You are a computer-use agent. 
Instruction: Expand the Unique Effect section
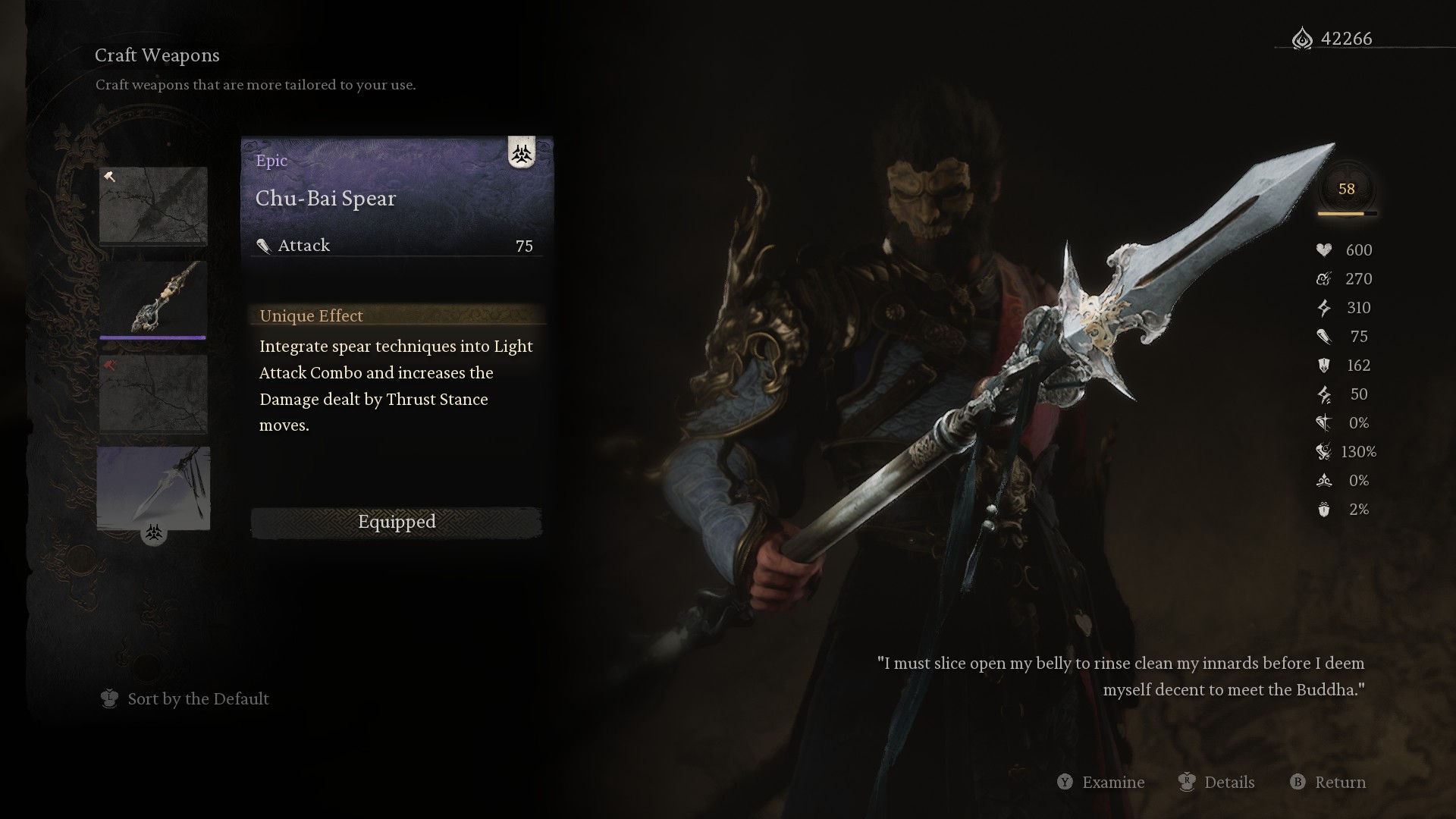coord(311,315)
